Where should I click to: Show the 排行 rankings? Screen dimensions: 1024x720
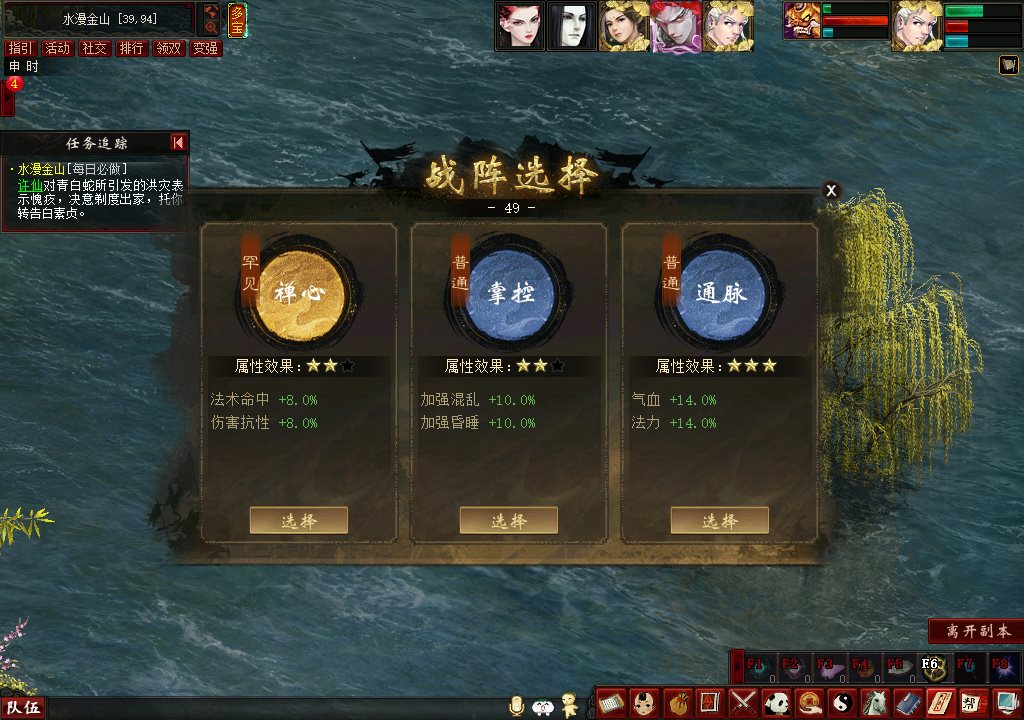click(x=131, y=48)
